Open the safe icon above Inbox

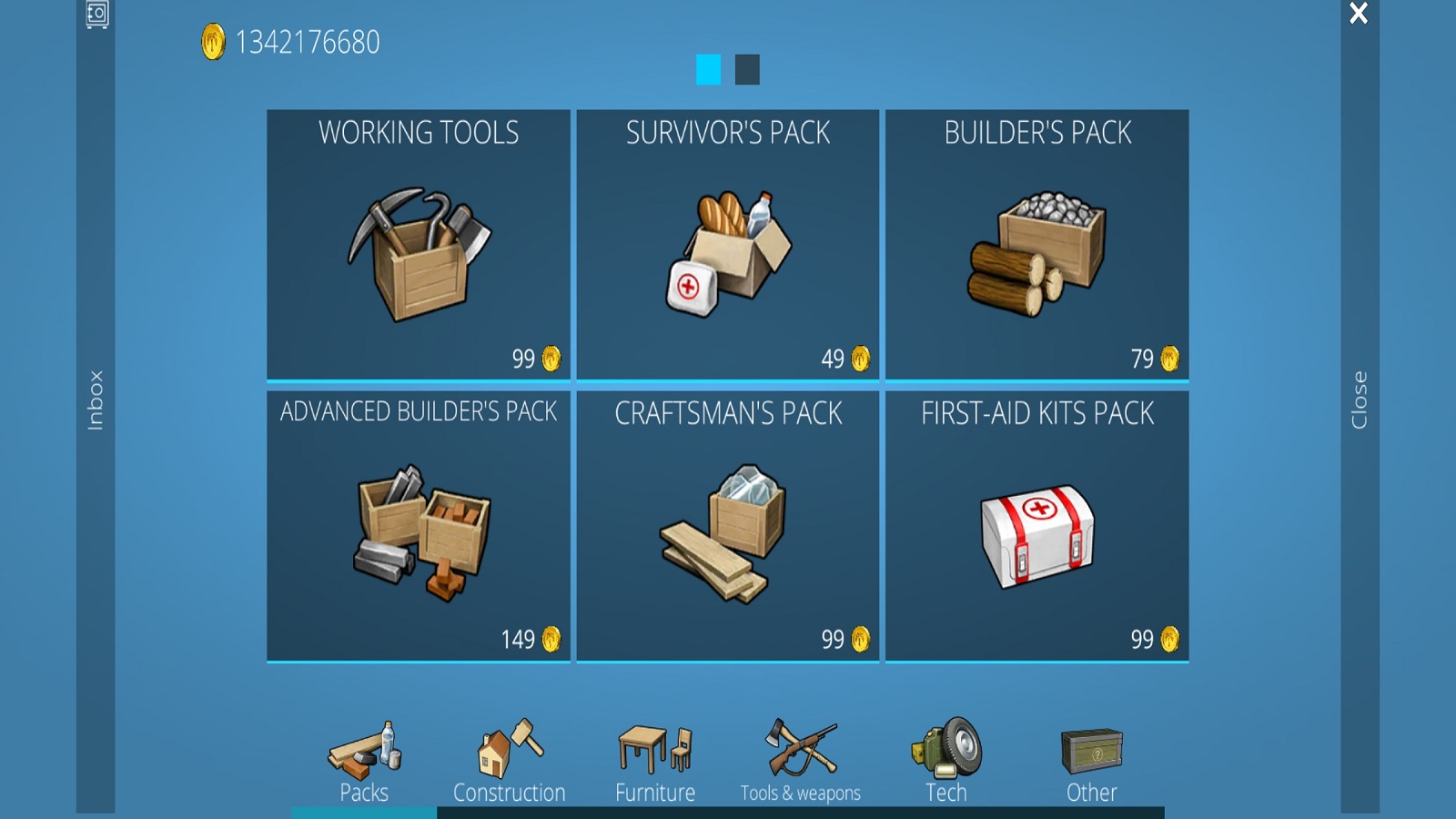tap(96, 14)
